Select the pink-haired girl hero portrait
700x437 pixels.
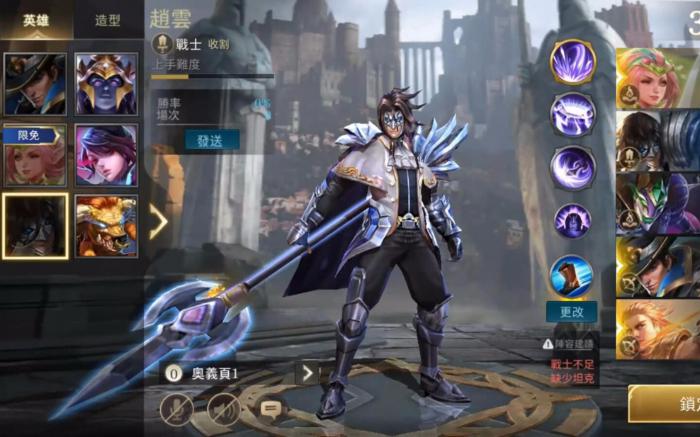(106, 156)
